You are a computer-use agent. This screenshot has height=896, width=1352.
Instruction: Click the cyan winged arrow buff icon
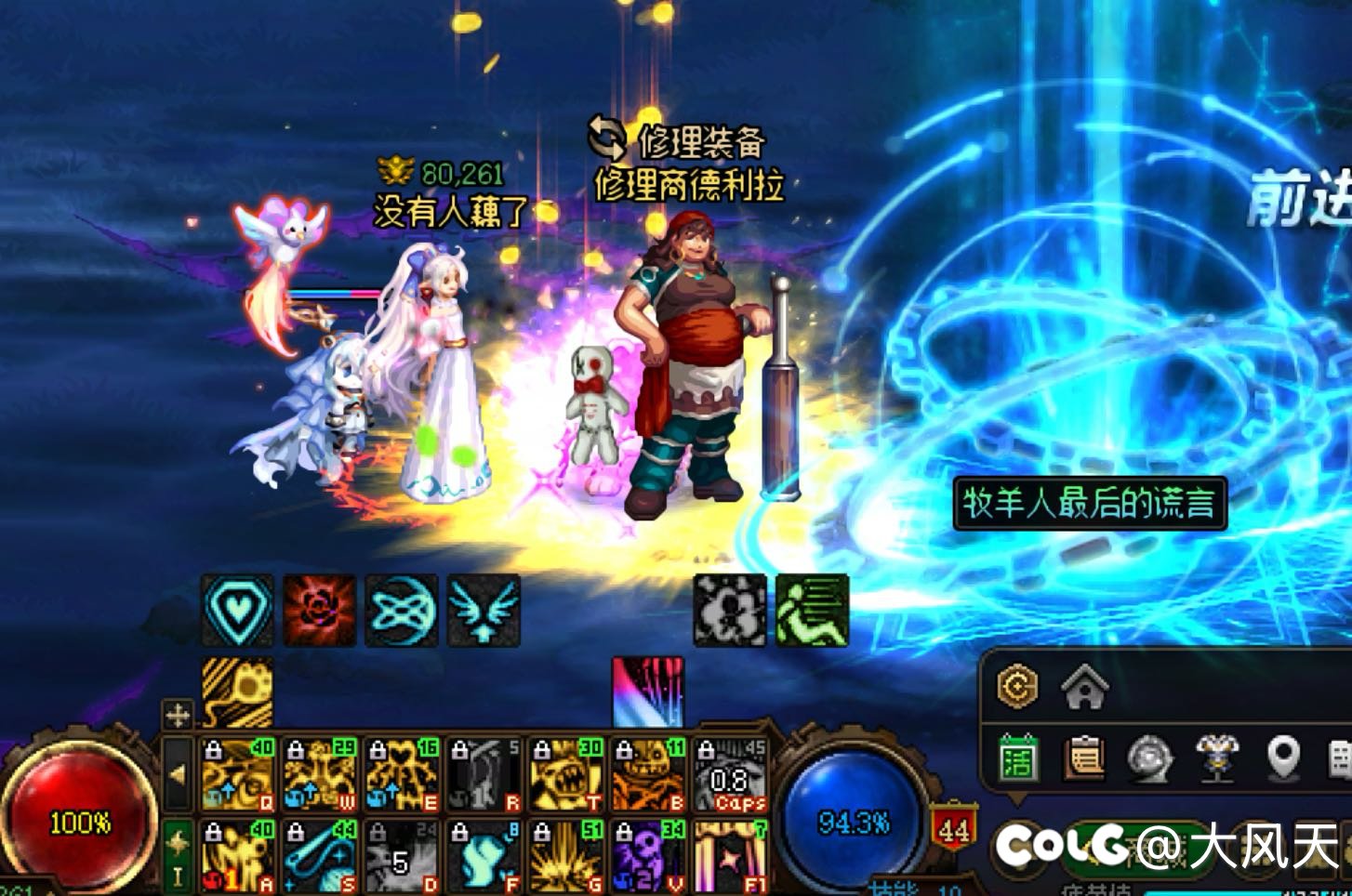pos(484,611)
